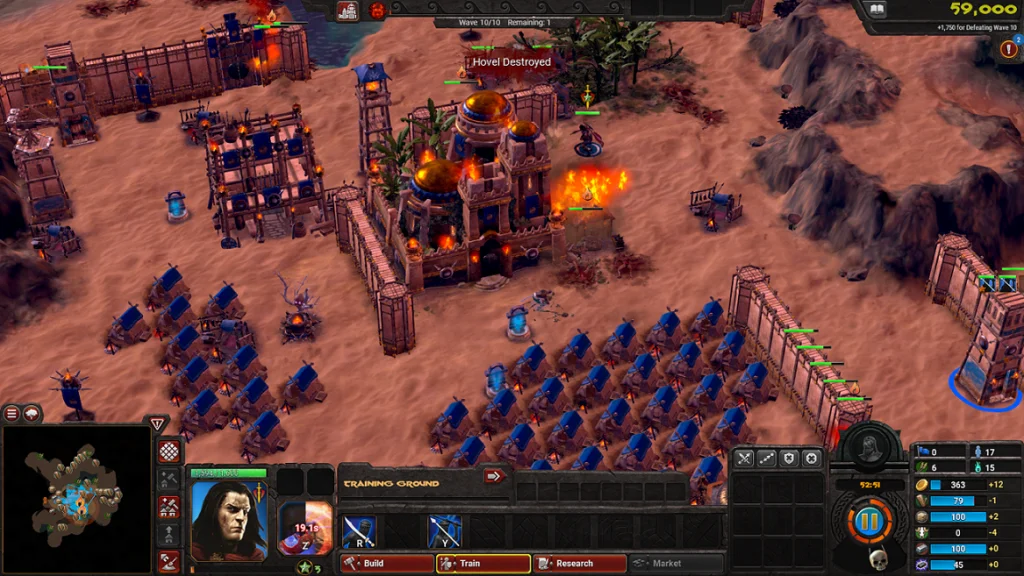Open the book icon near the score
The height and width of the screenshot is (576, 1024).
pos(876,10)
